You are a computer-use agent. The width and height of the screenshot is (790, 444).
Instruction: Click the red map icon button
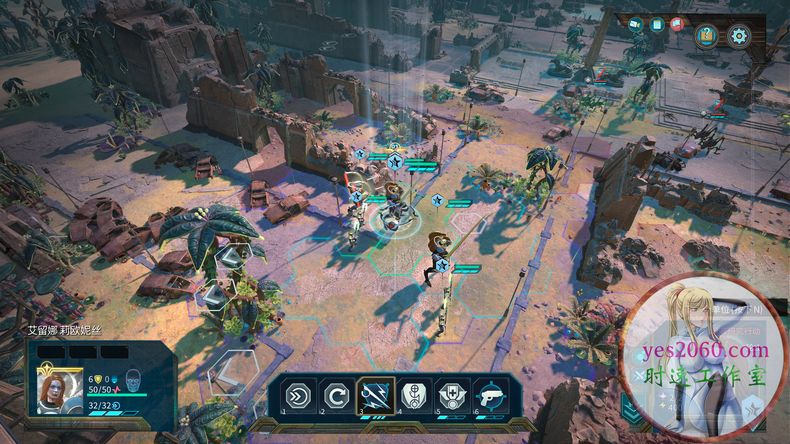click(x=678, y=24)
